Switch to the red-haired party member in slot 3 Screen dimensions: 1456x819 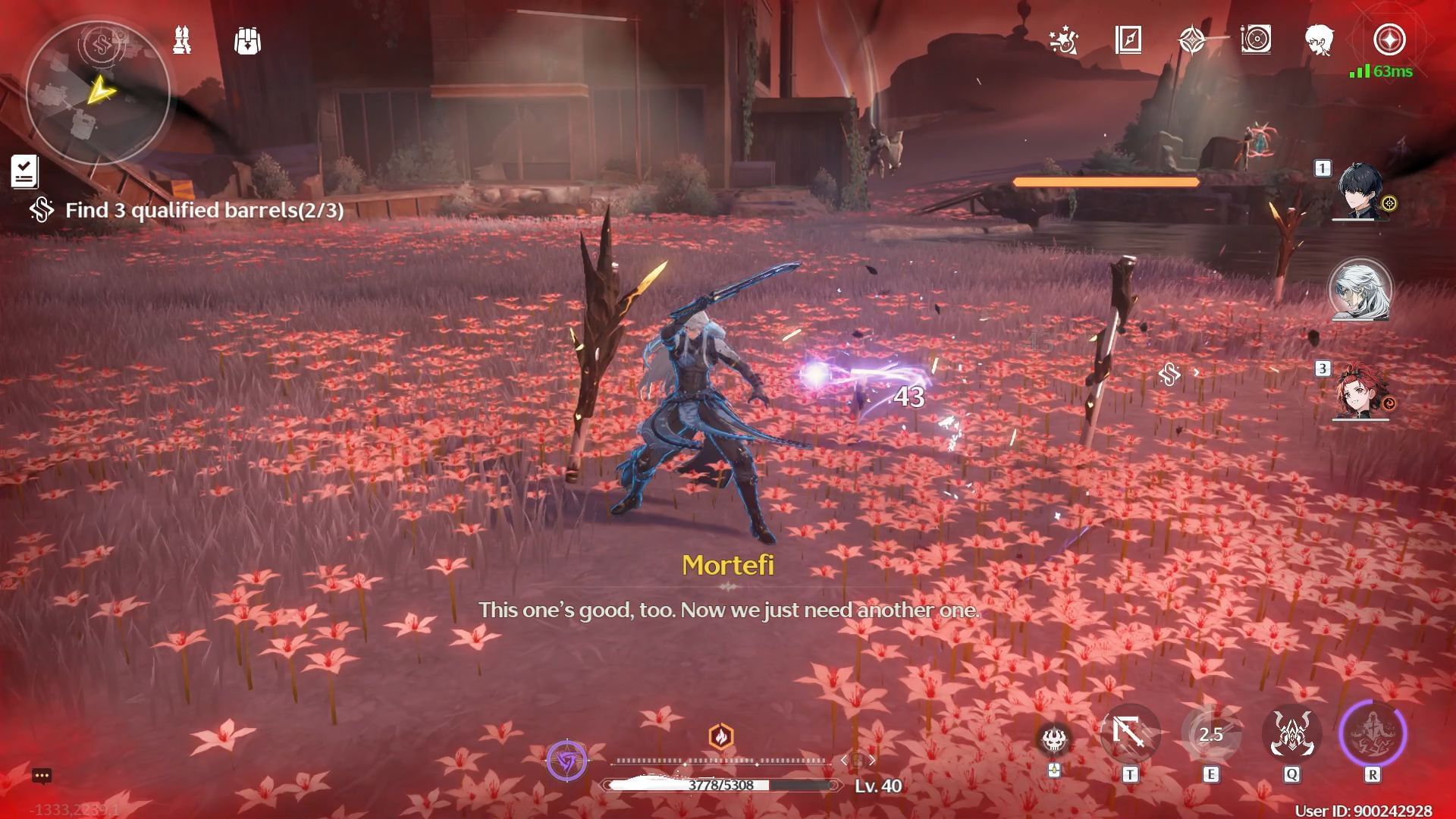click(1360, 391)
